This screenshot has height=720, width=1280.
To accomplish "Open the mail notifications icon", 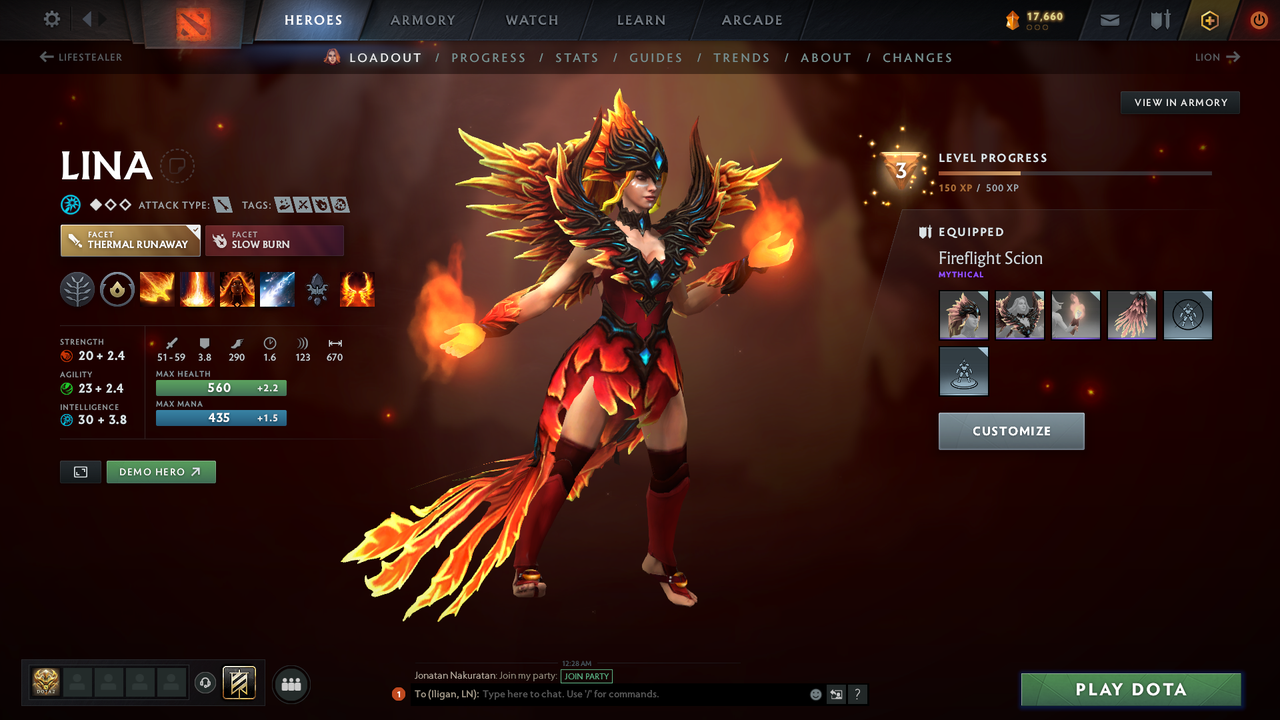I will tap(1109, 20).
